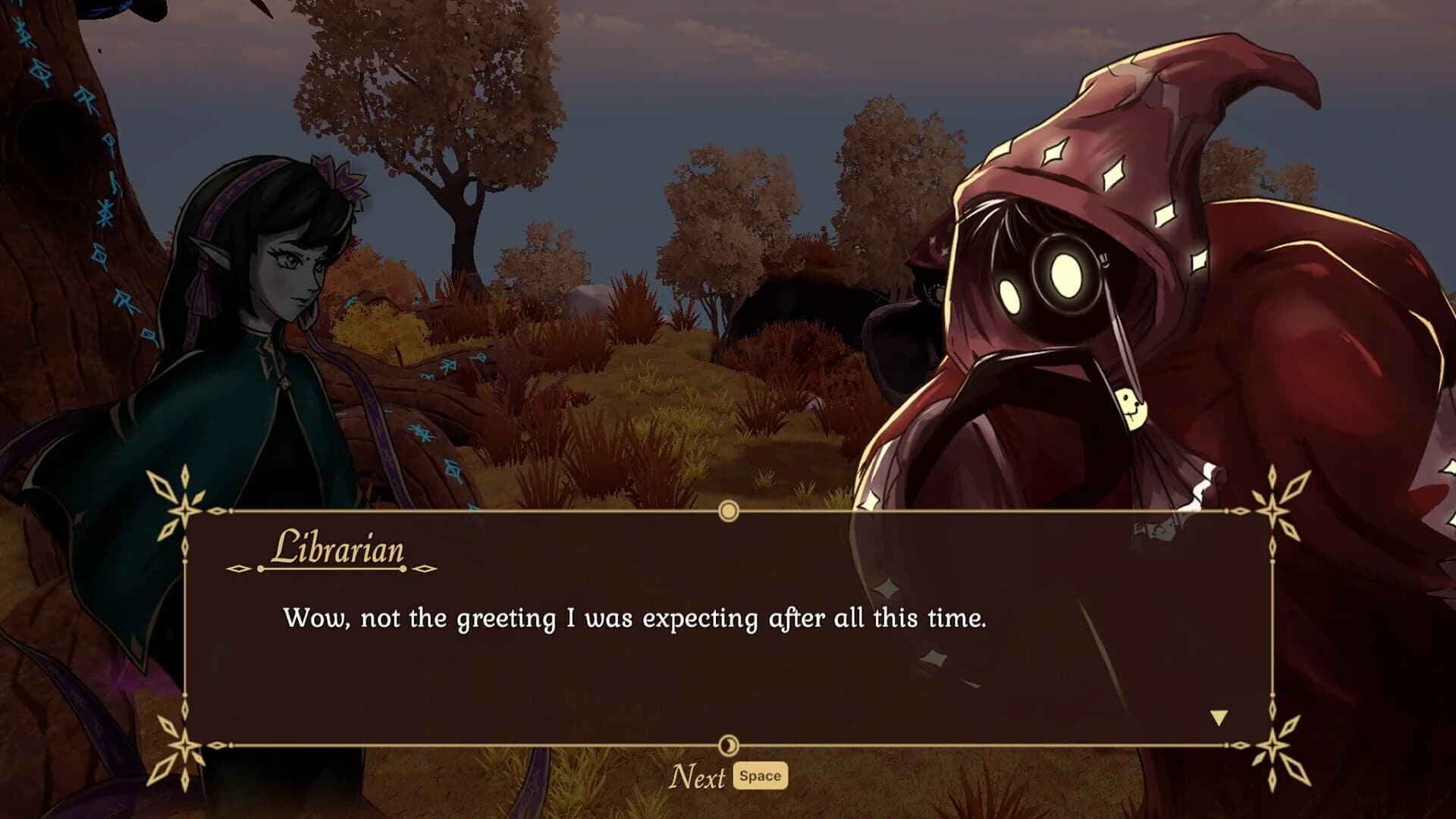Click the crescent moon ornament below the dialogue box
This screenshot has width=1456, height=819.
pyautogui.click(x=730, y=747)
